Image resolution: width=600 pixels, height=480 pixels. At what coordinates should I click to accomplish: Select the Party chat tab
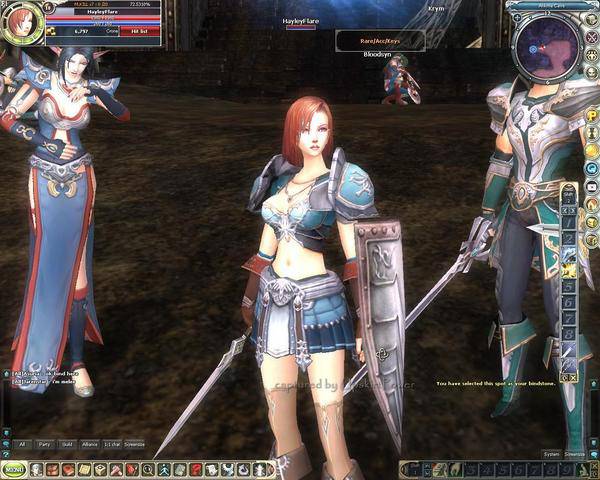(x=45, y=443)
